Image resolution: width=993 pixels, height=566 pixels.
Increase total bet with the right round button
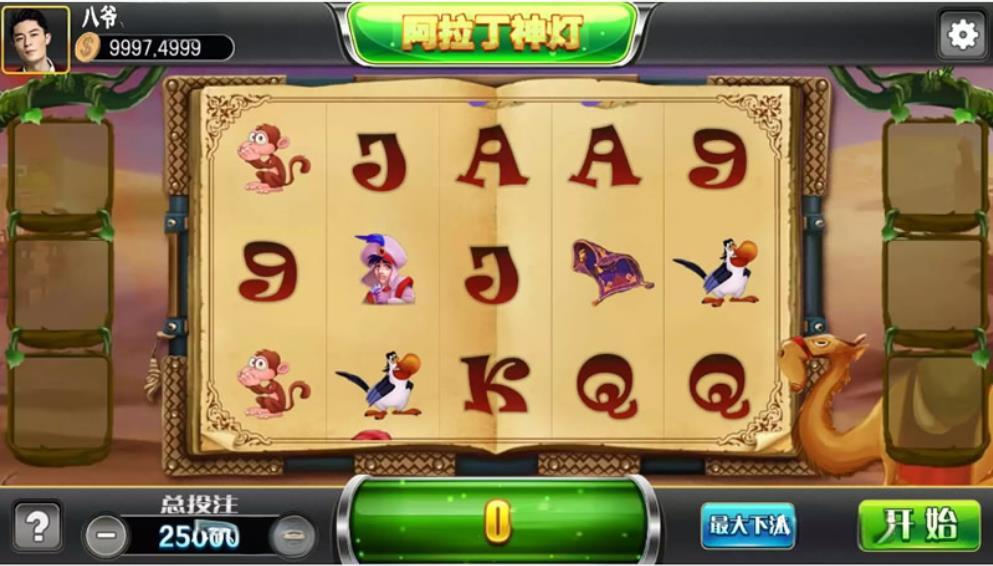(293, 536)
